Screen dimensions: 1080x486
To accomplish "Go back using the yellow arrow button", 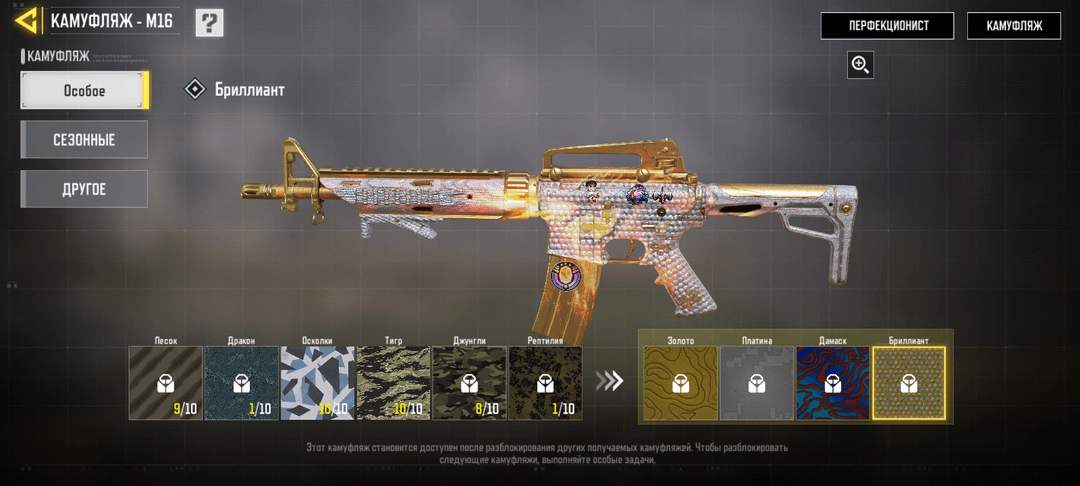I will point(28,21).
